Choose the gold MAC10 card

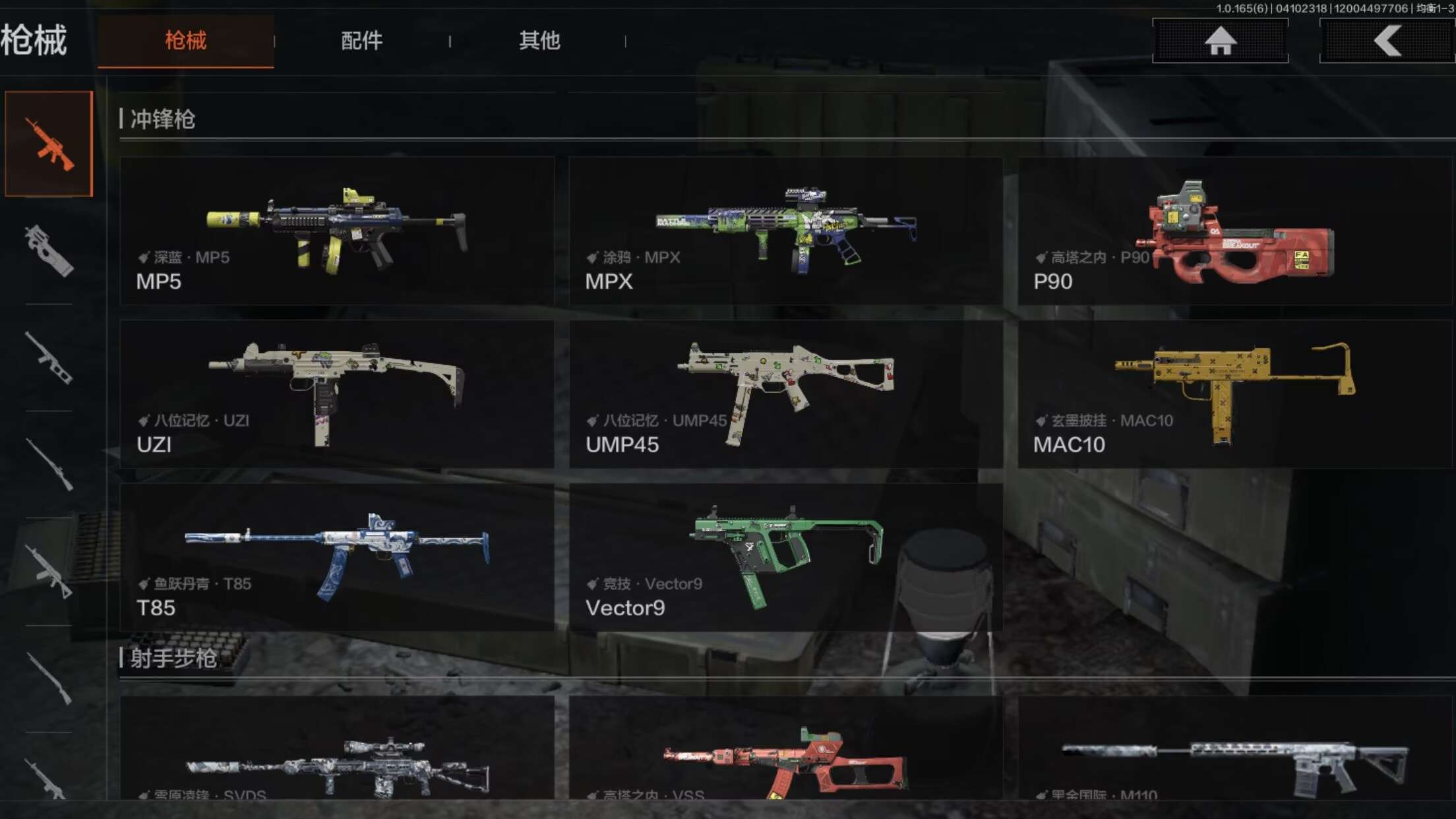[1234, 394]
